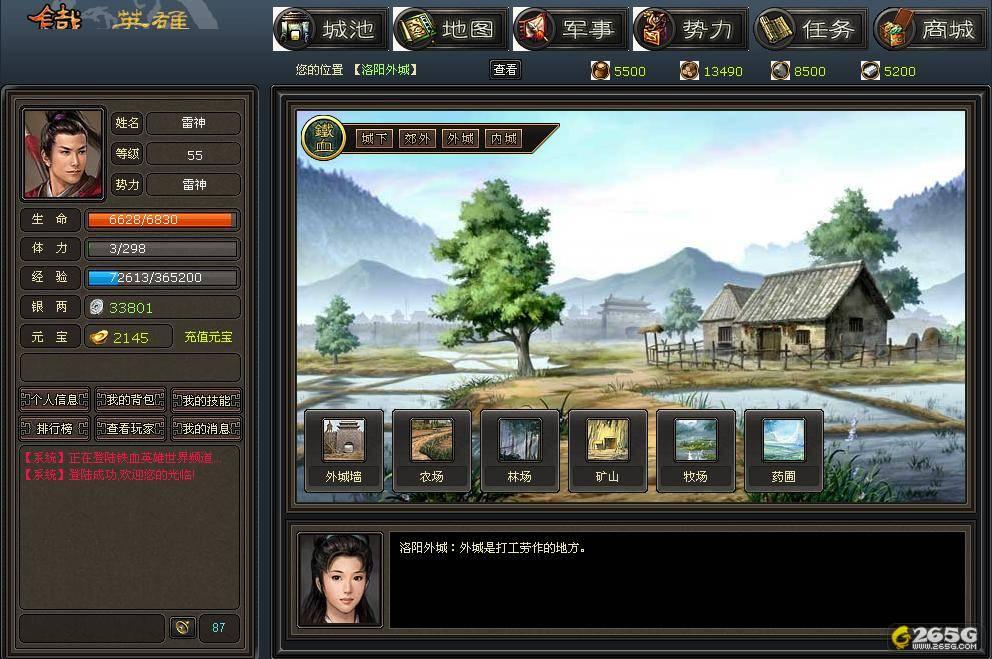Screen dimensions: 992x659
Task: Enter the 矿山 mine tile
Action: click(607, 450)
